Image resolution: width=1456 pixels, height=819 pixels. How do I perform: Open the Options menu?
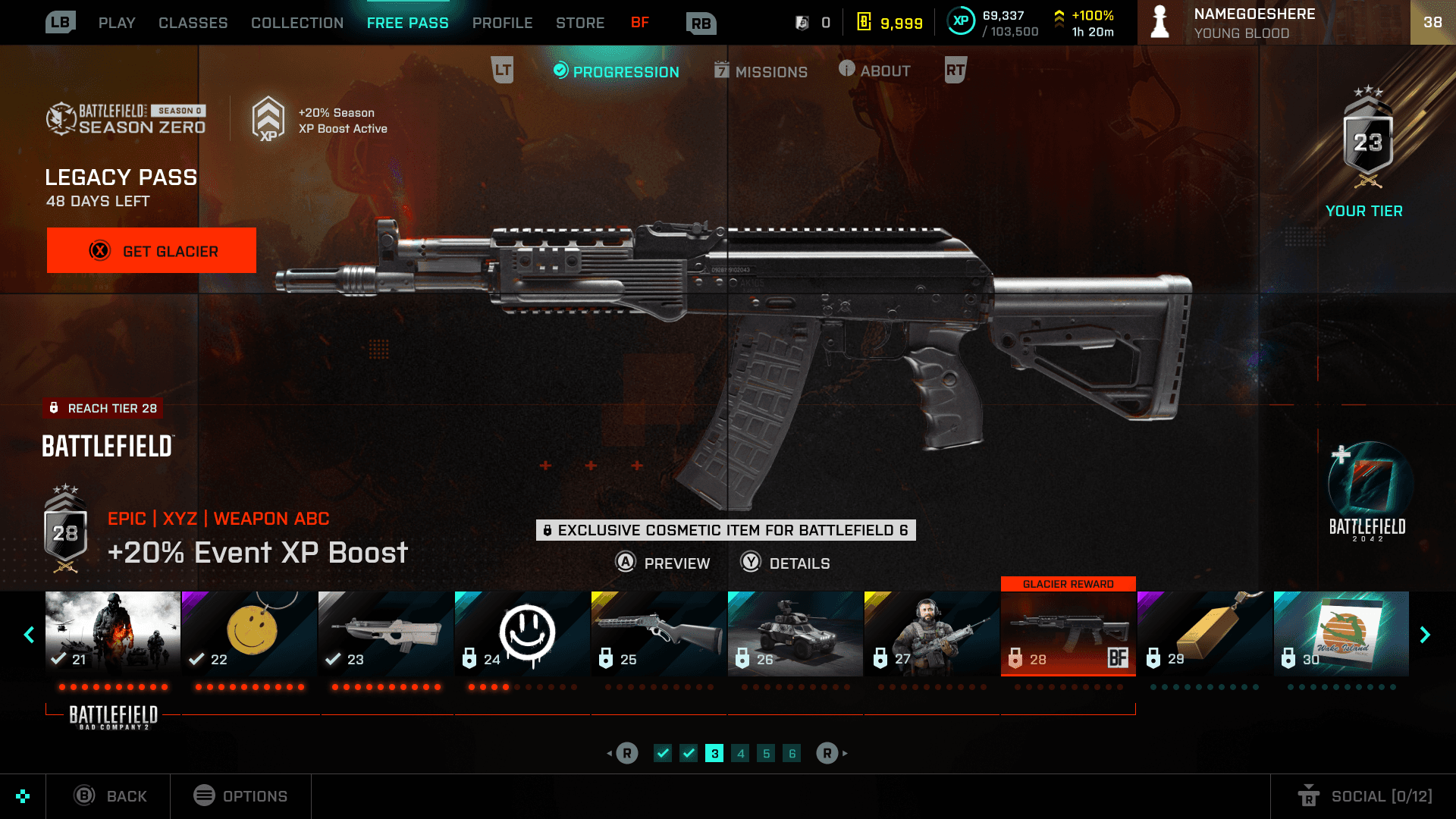point(240,796)
